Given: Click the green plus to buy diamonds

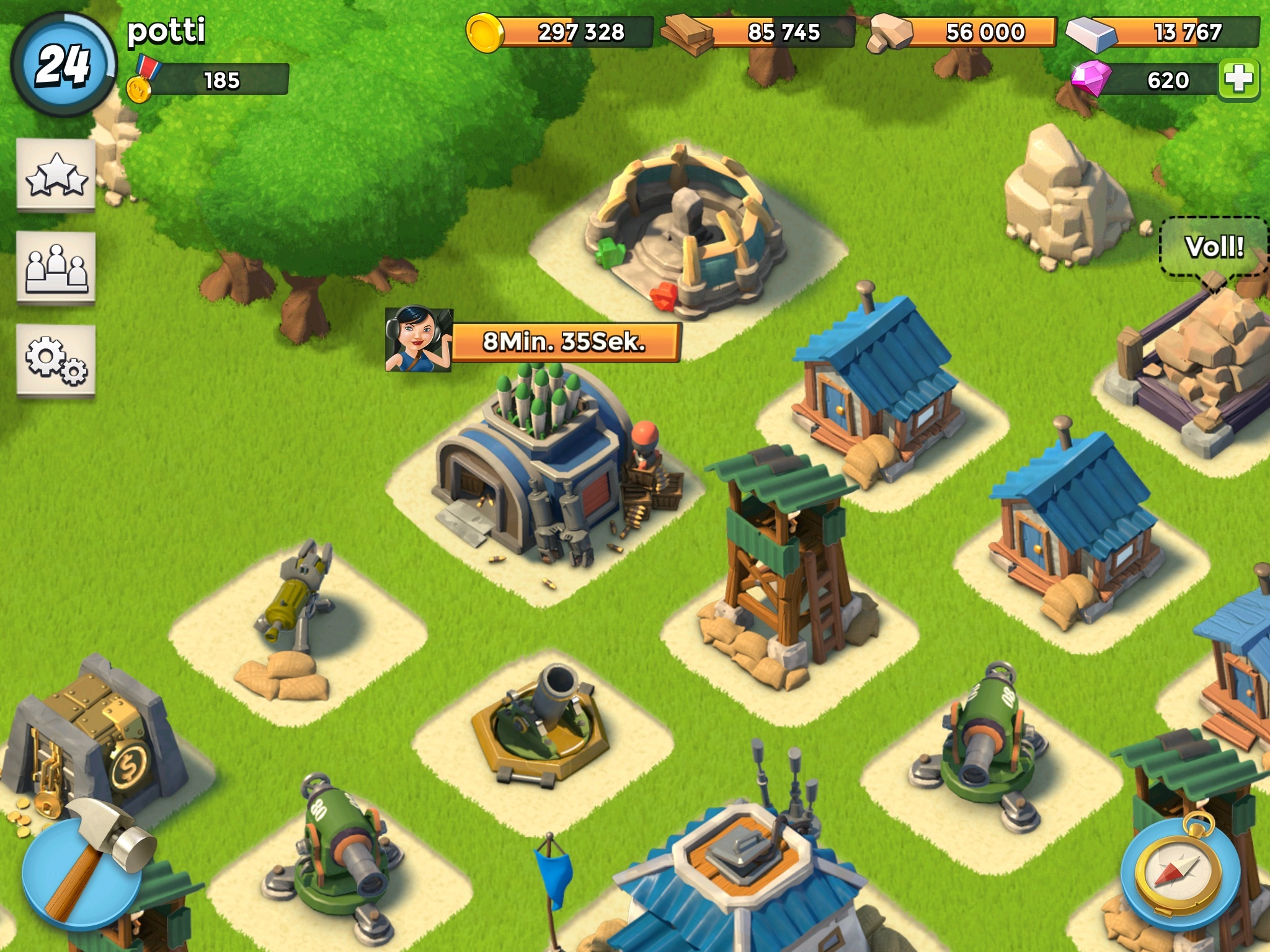Looking at the screenshot, I should (x=1238, y=80).
